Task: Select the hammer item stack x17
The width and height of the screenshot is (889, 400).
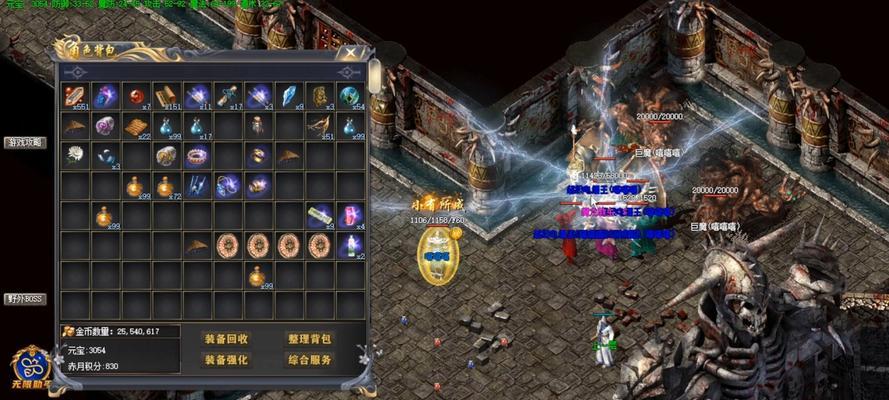Action: (x=228, y=97)
